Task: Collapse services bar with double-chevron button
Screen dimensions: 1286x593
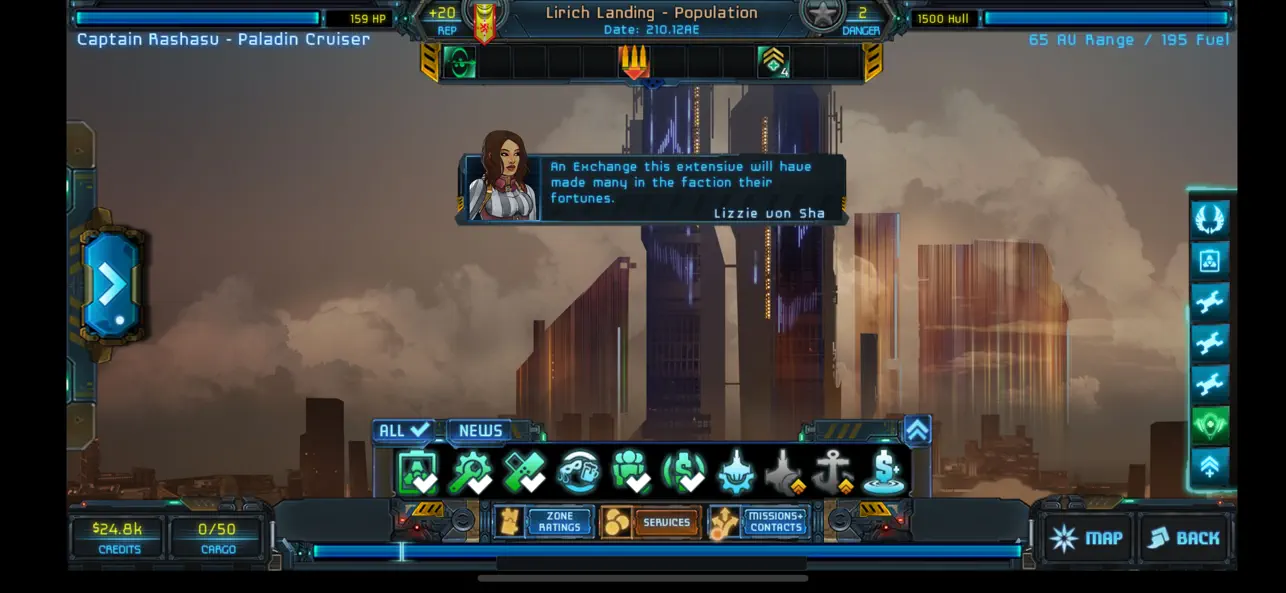Action: [917, 430]
